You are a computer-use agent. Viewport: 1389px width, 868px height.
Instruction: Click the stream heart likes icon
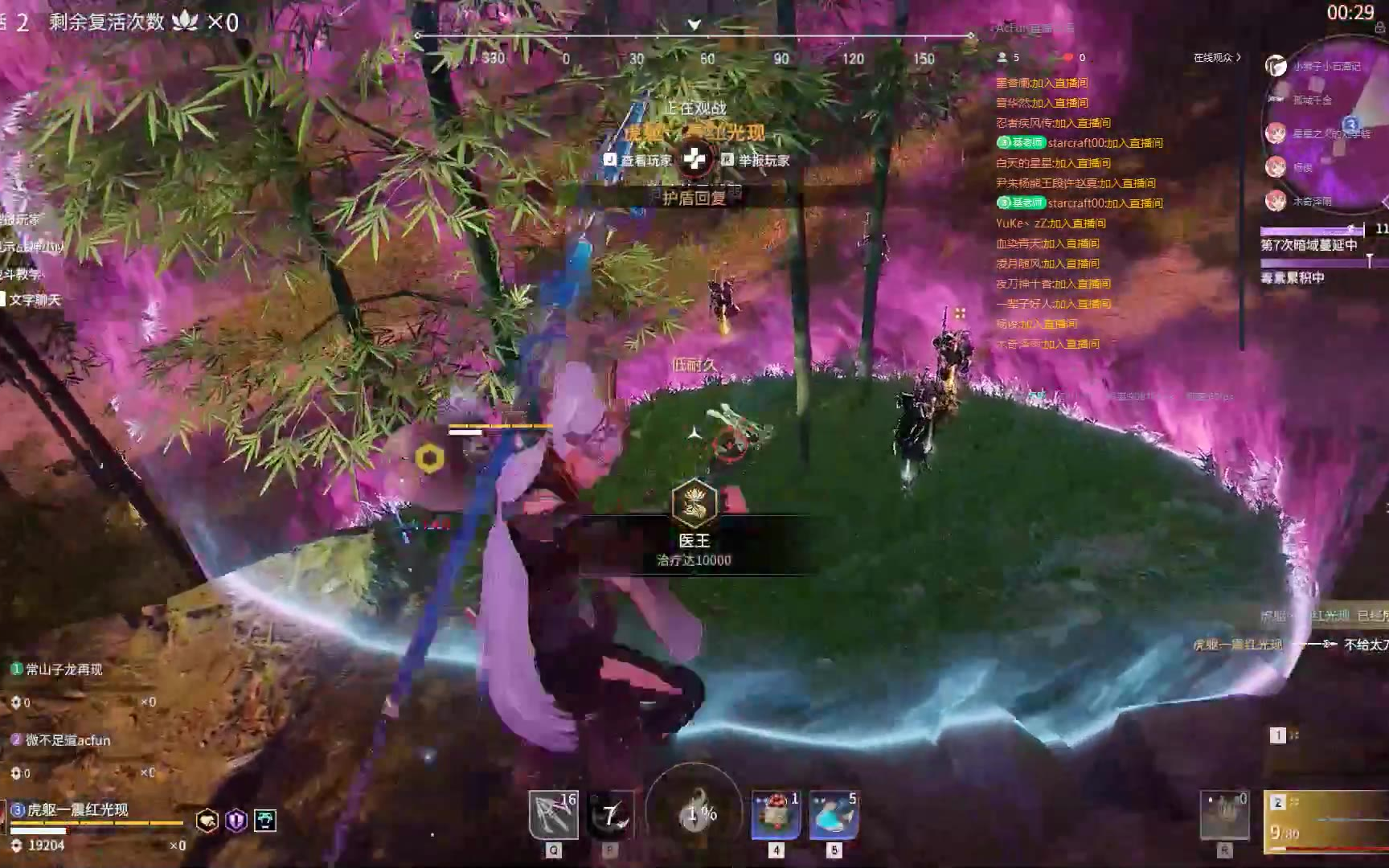(1067, 58)
